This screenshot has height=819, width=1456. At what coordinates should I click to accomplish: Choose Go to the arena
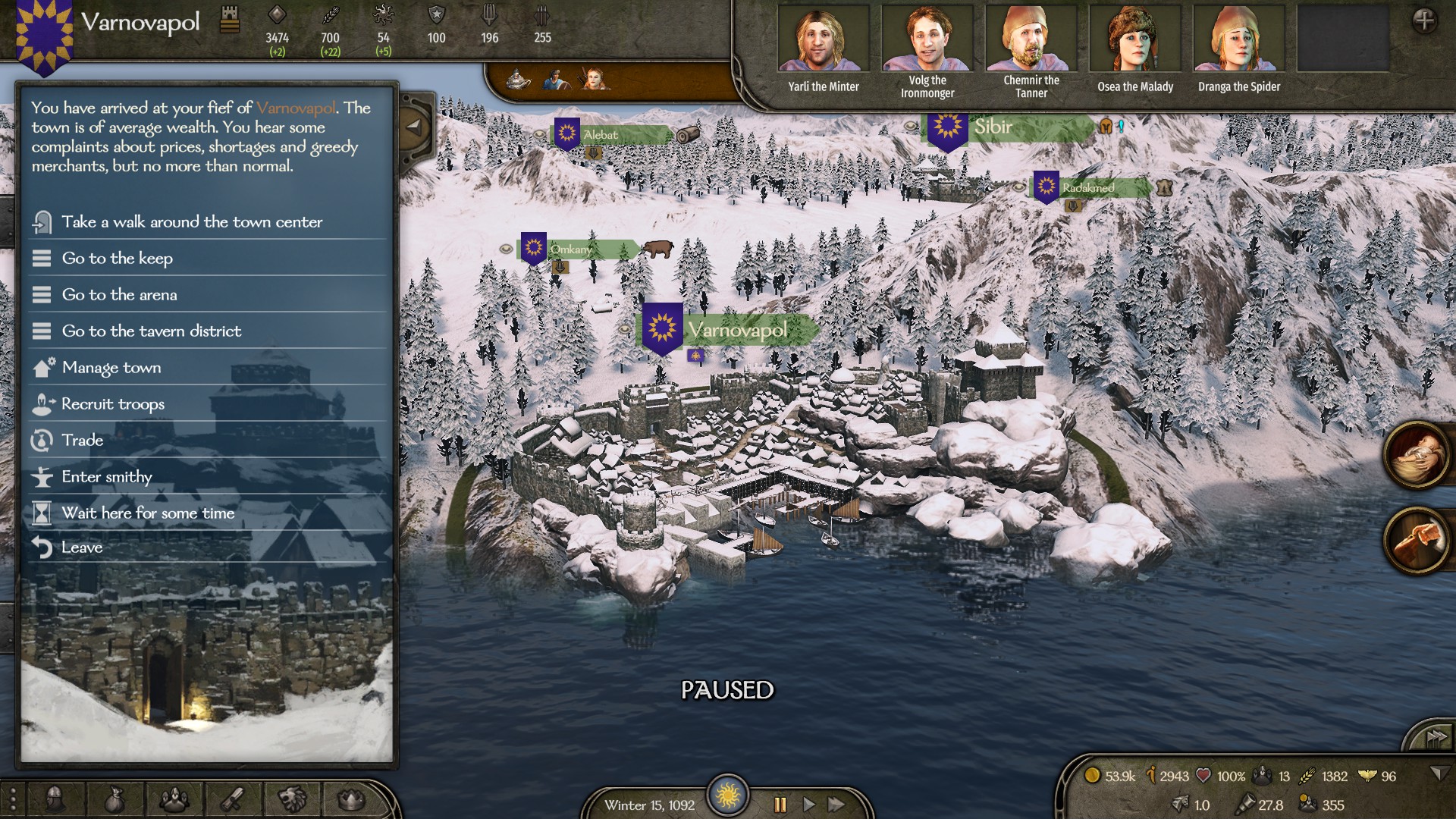(x=119, y=295)
